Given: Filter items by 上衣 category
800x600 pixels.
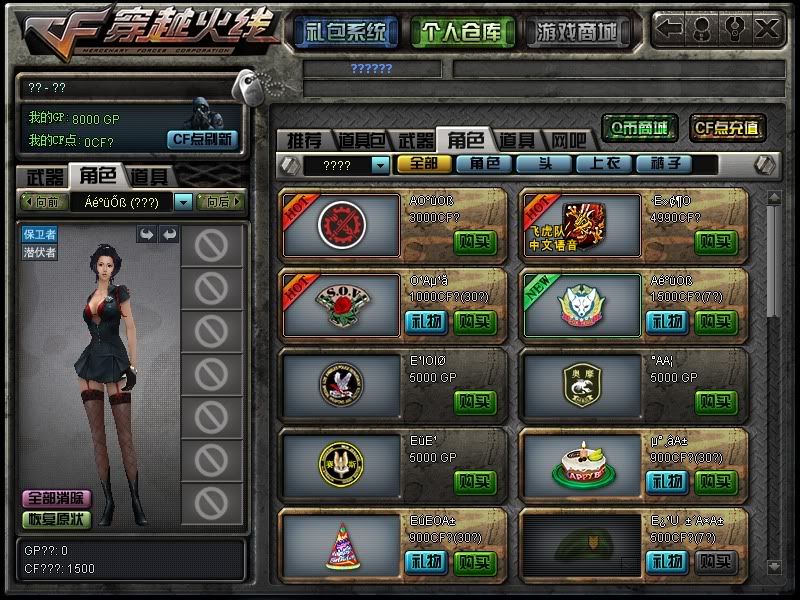Looking at the screenshot, I should (605, 164).
